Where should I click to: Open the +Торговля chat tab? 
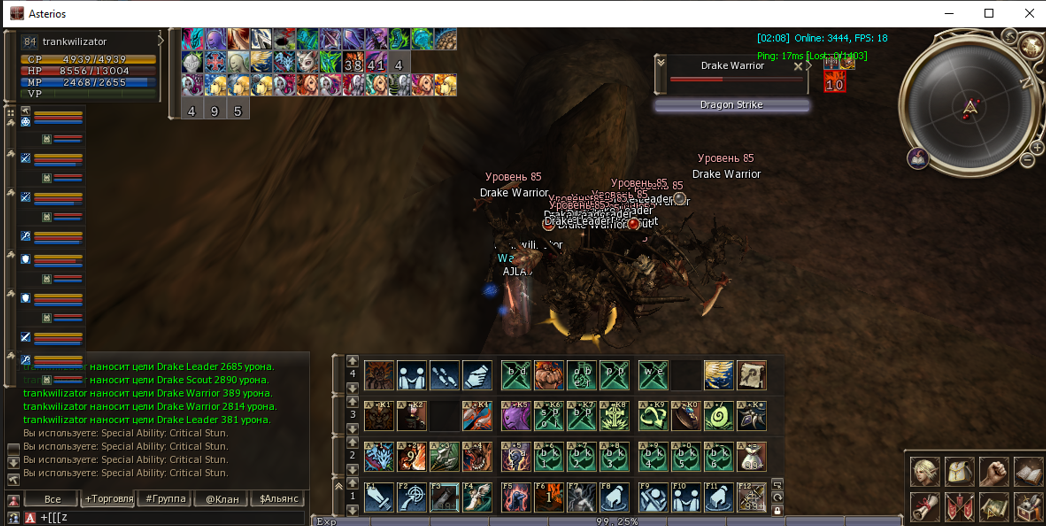[x=109, y=498]
